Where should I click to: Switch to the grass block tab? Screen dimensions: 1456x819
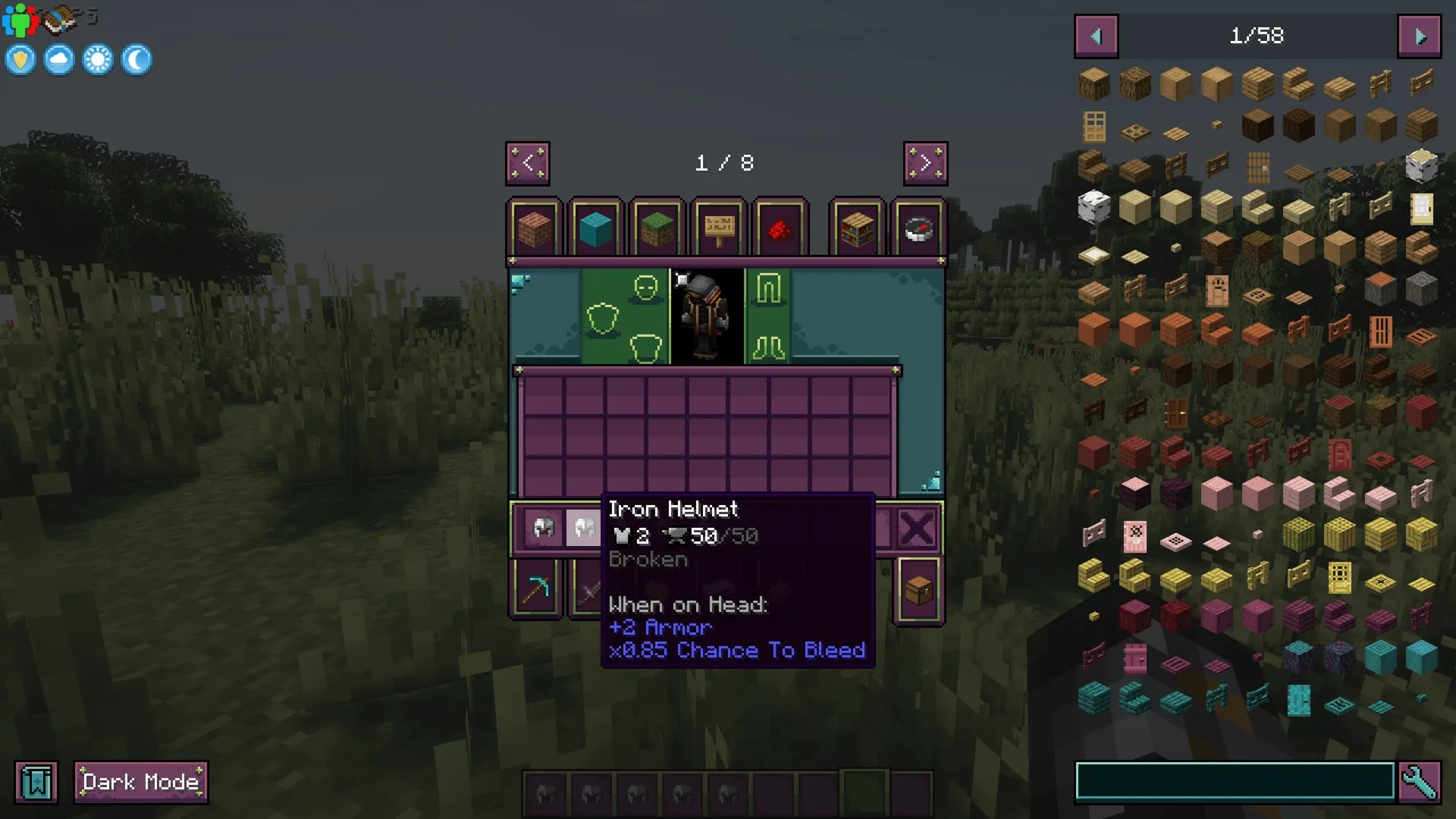657,227
